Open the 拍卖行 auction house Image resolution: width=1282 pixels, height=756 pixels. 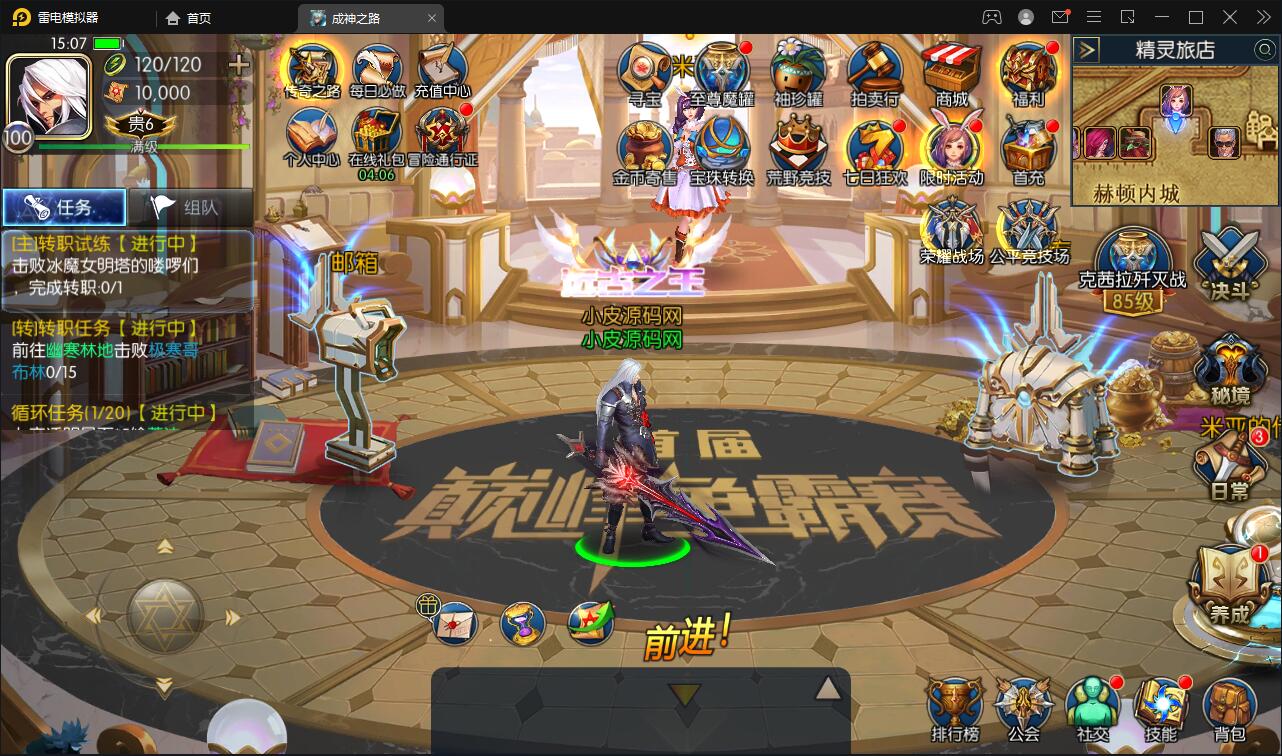[x=874, y=72]
